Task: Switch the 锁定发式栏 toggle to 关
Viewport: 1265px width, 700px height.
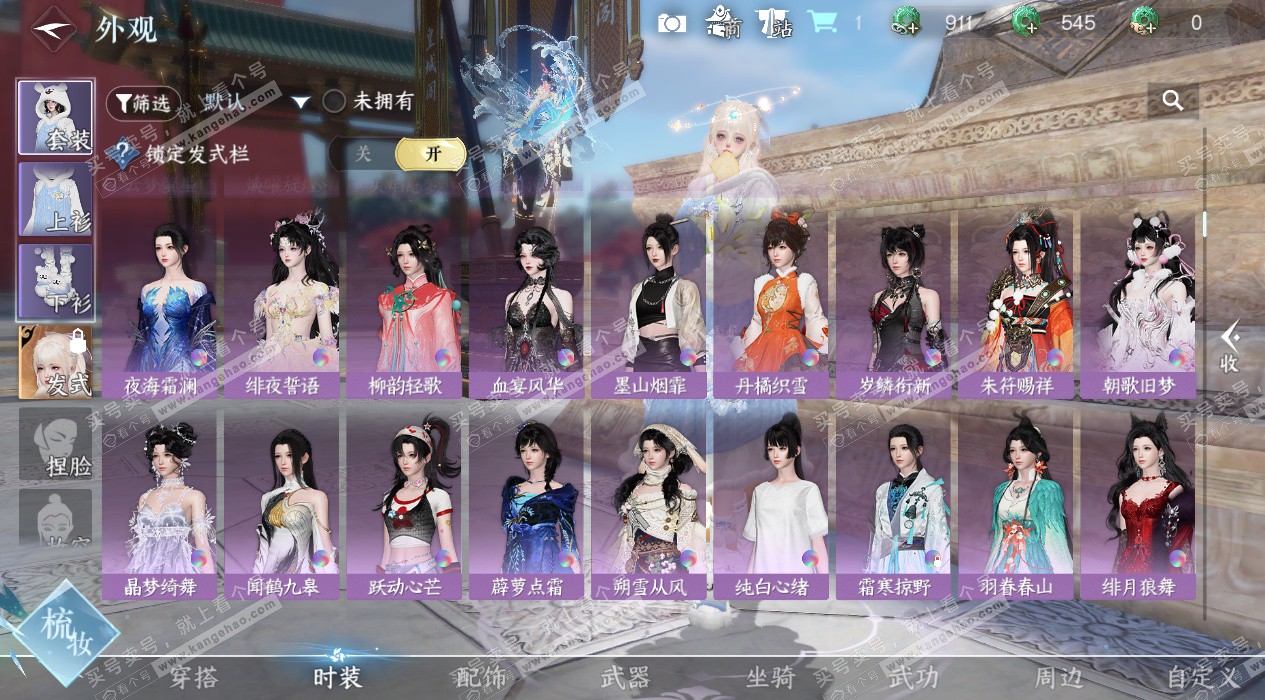Action: tap(363, 154)
